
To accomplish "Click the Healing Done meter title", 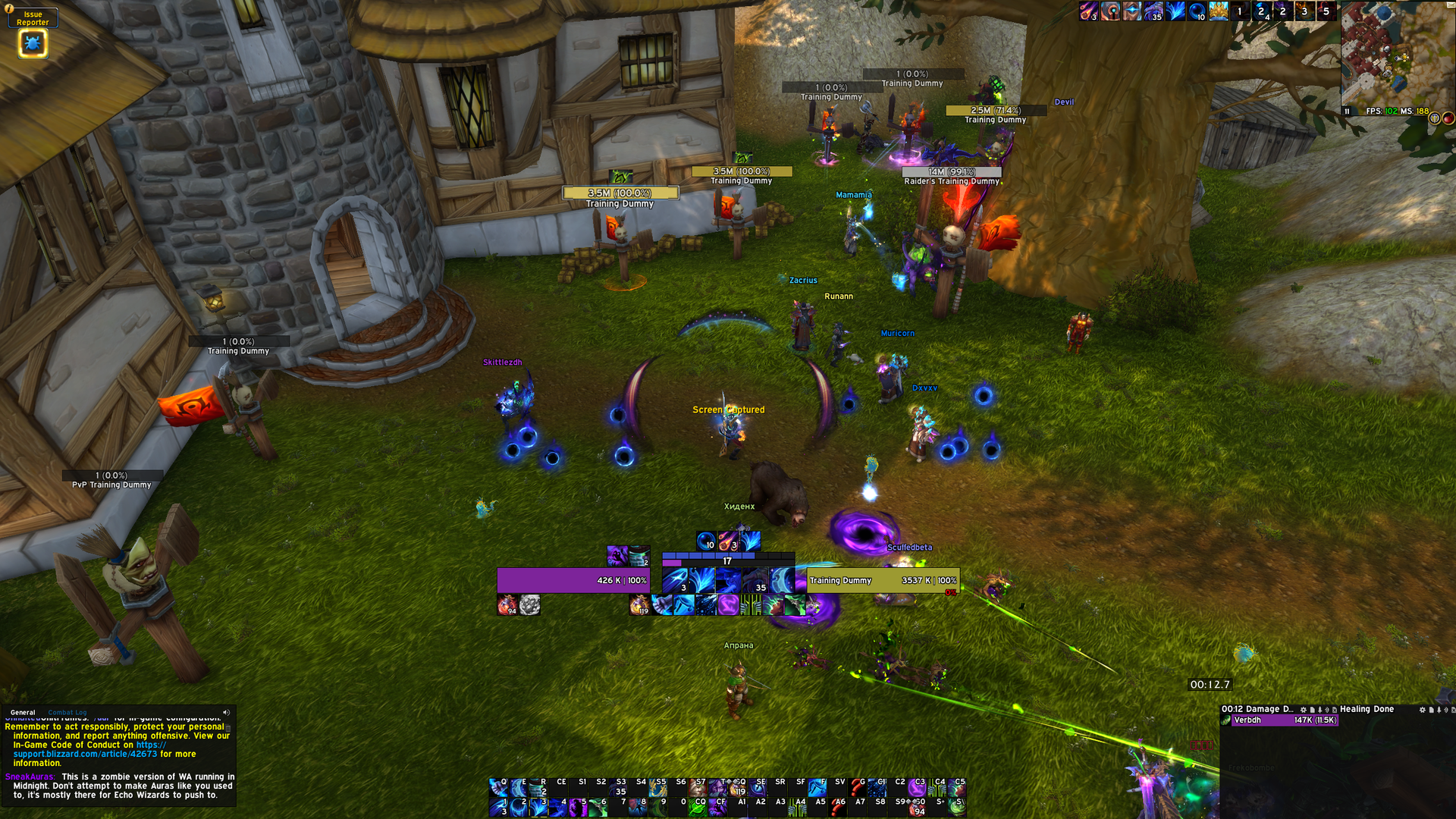I will pyautogui.click(x=1367, y=710).
